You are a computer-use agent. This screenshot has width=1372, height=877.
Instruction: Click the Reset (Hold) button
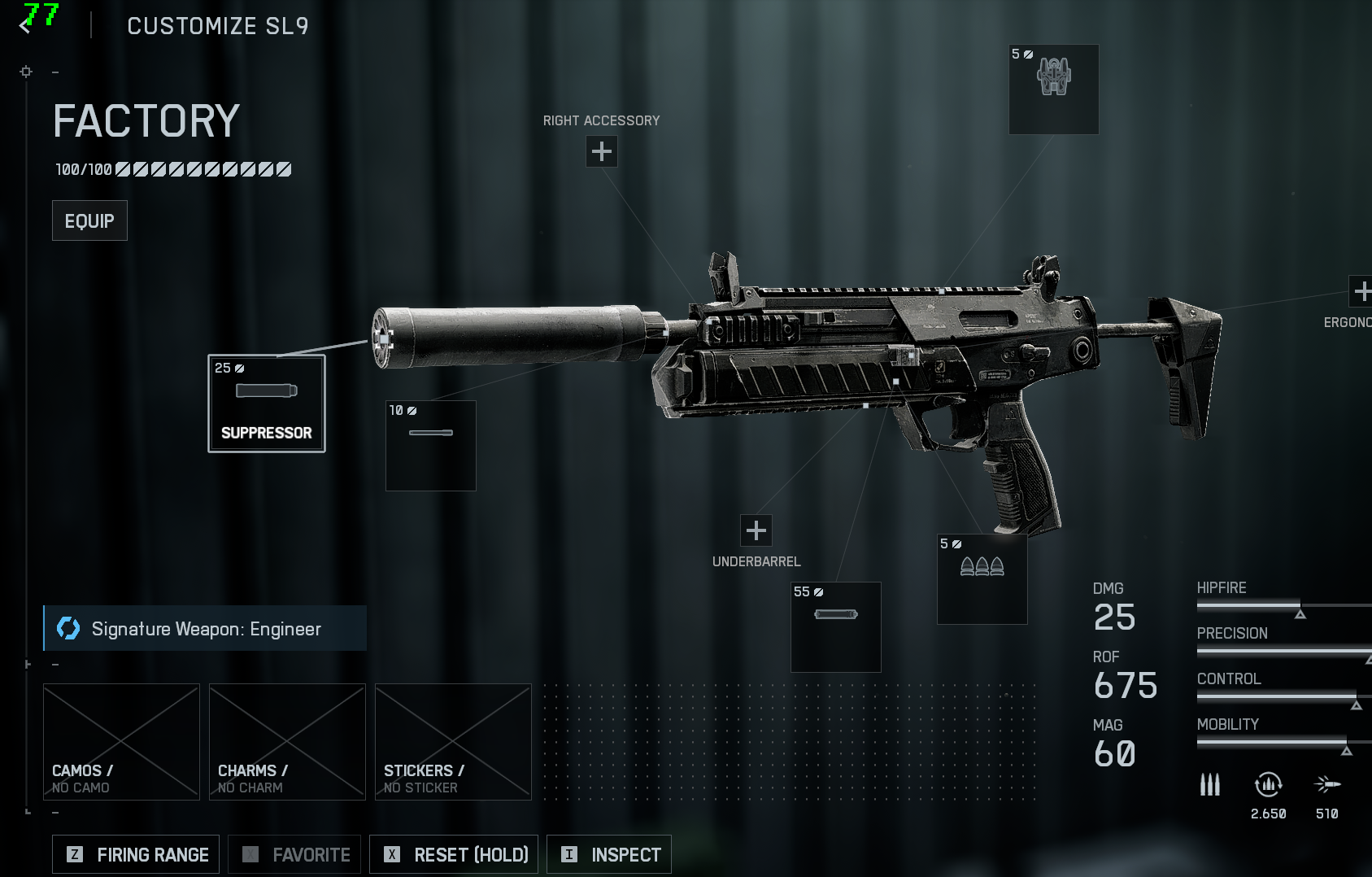click(454, 854)
